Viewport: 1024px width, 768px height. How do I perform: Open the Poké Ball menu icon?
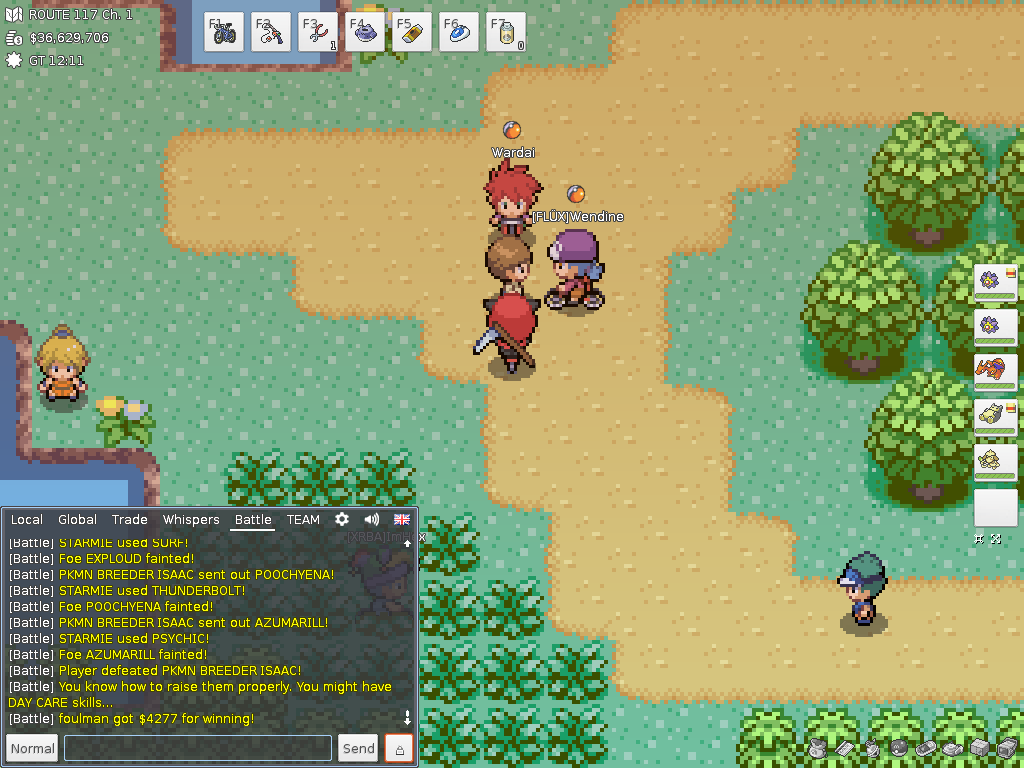pos(898,748)
